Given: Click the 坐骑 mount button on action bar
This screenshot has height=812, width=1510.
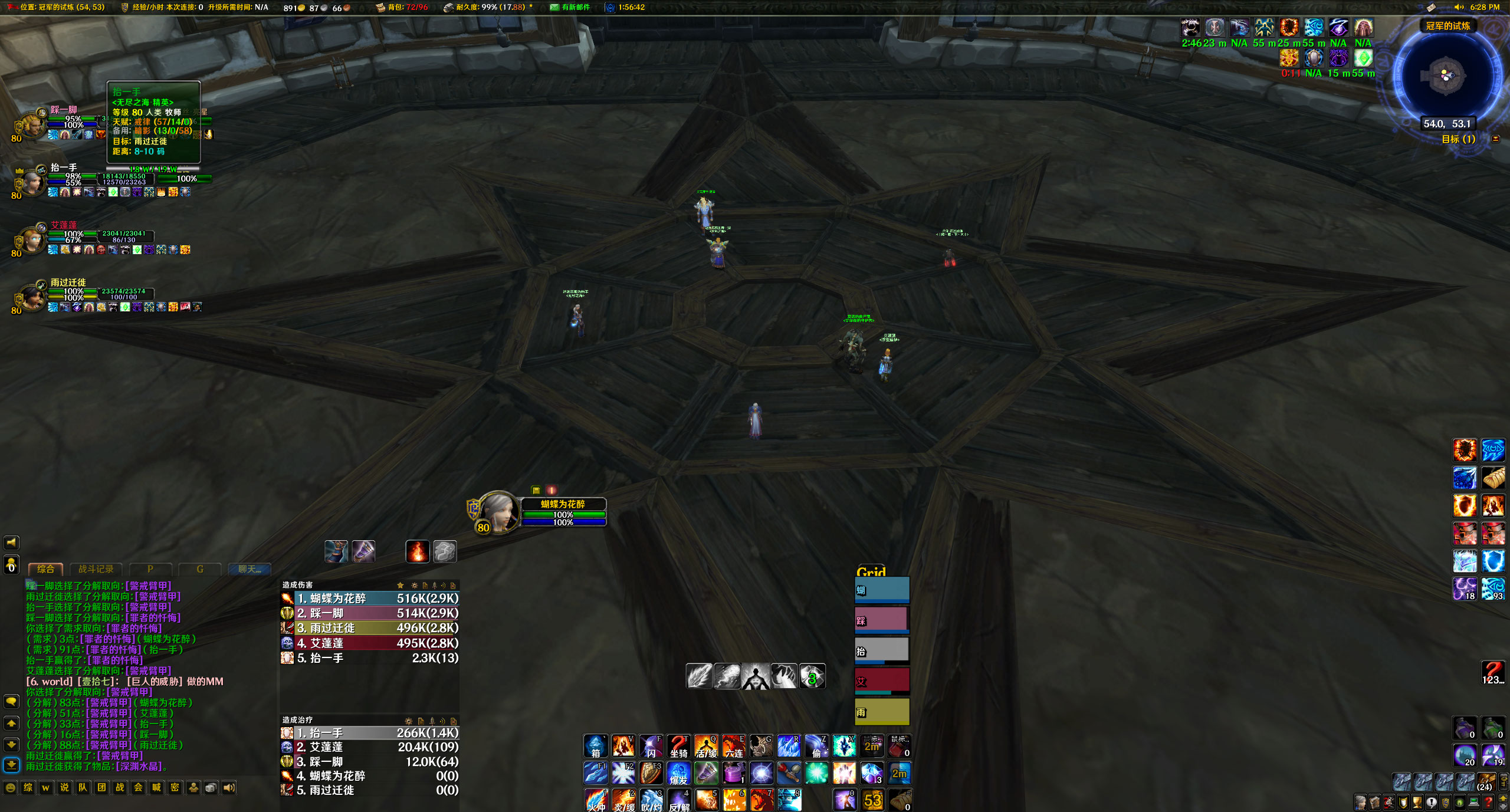Looking at the screenshot, I should 678,747.
